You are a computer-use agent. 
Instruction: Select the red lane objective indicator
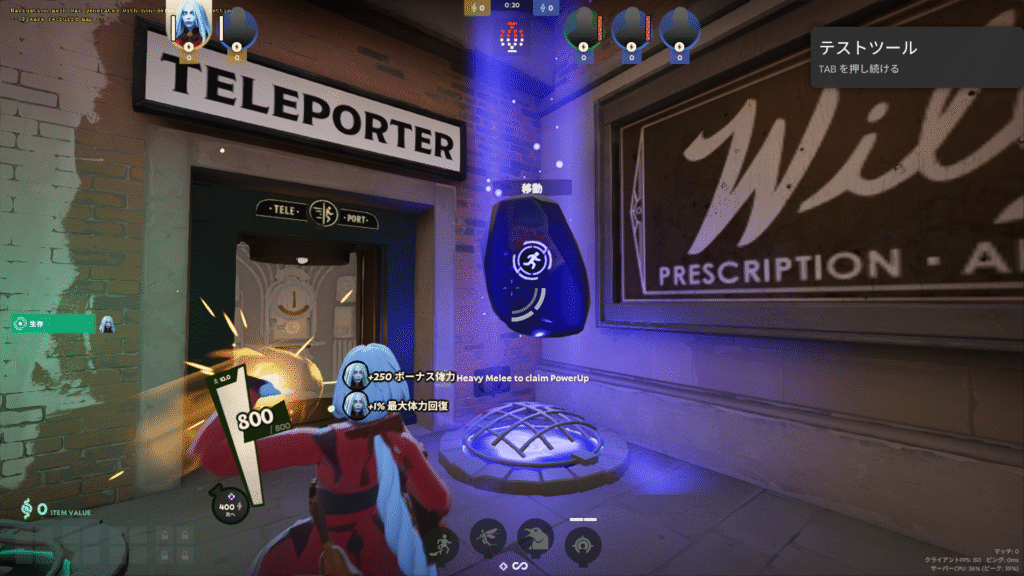(x=511, y=39)
